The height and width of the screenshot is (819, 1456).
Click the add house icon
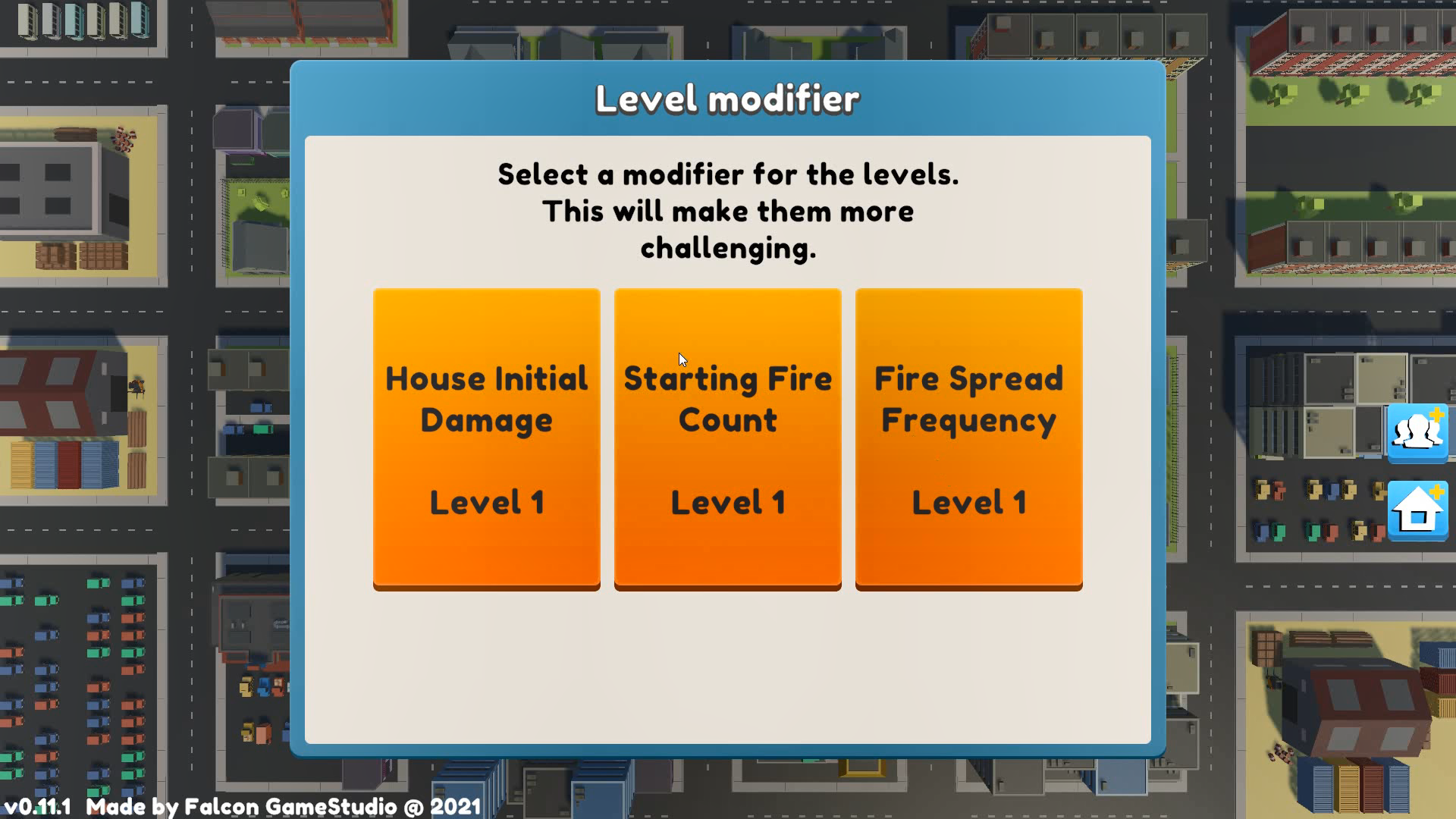point(1418,510)
